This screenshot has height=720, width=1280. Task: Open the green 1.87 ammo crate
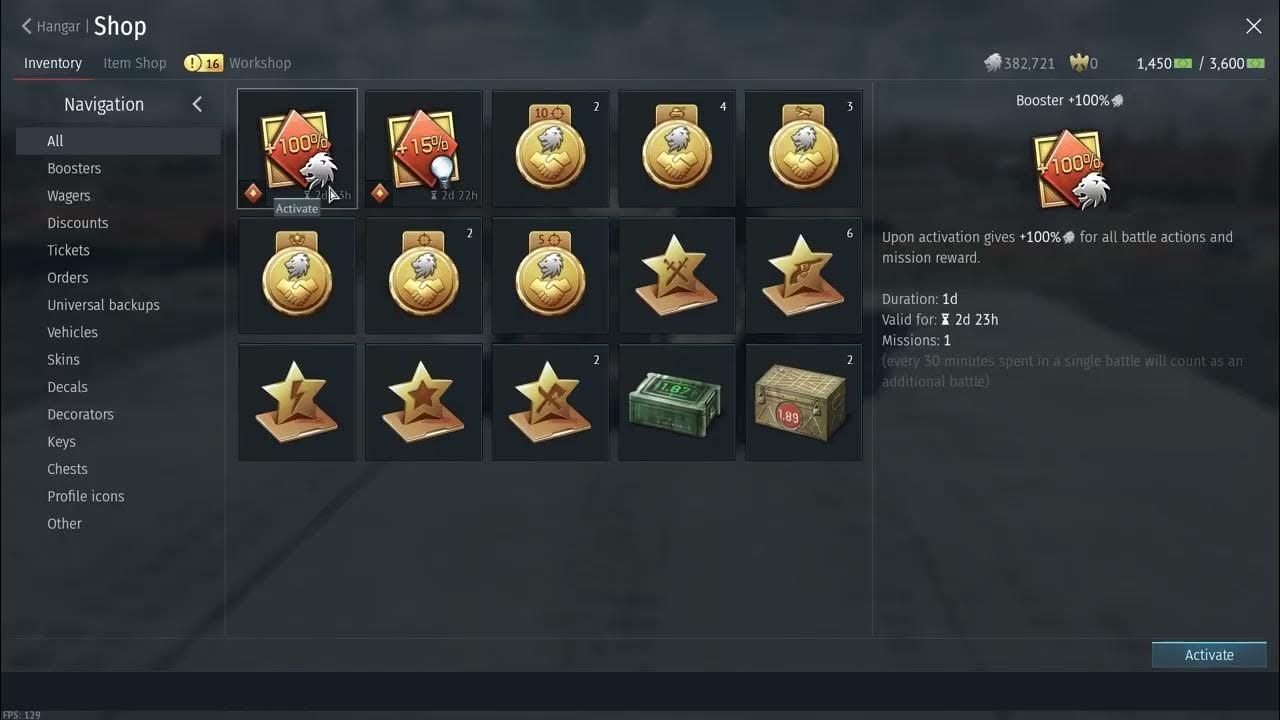point(677,402)
